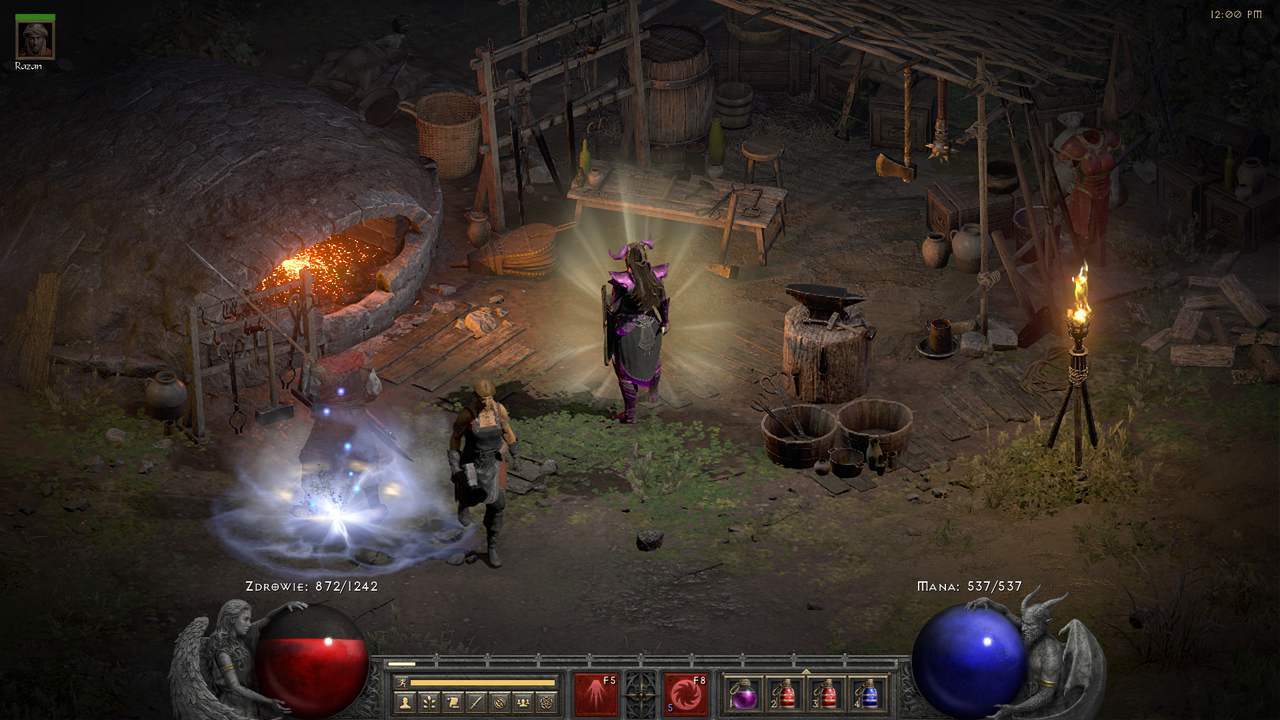Open the character screen bust icon
This screenshot has height=720, width=1280.
pyautogui.click(x=405, y=702)
